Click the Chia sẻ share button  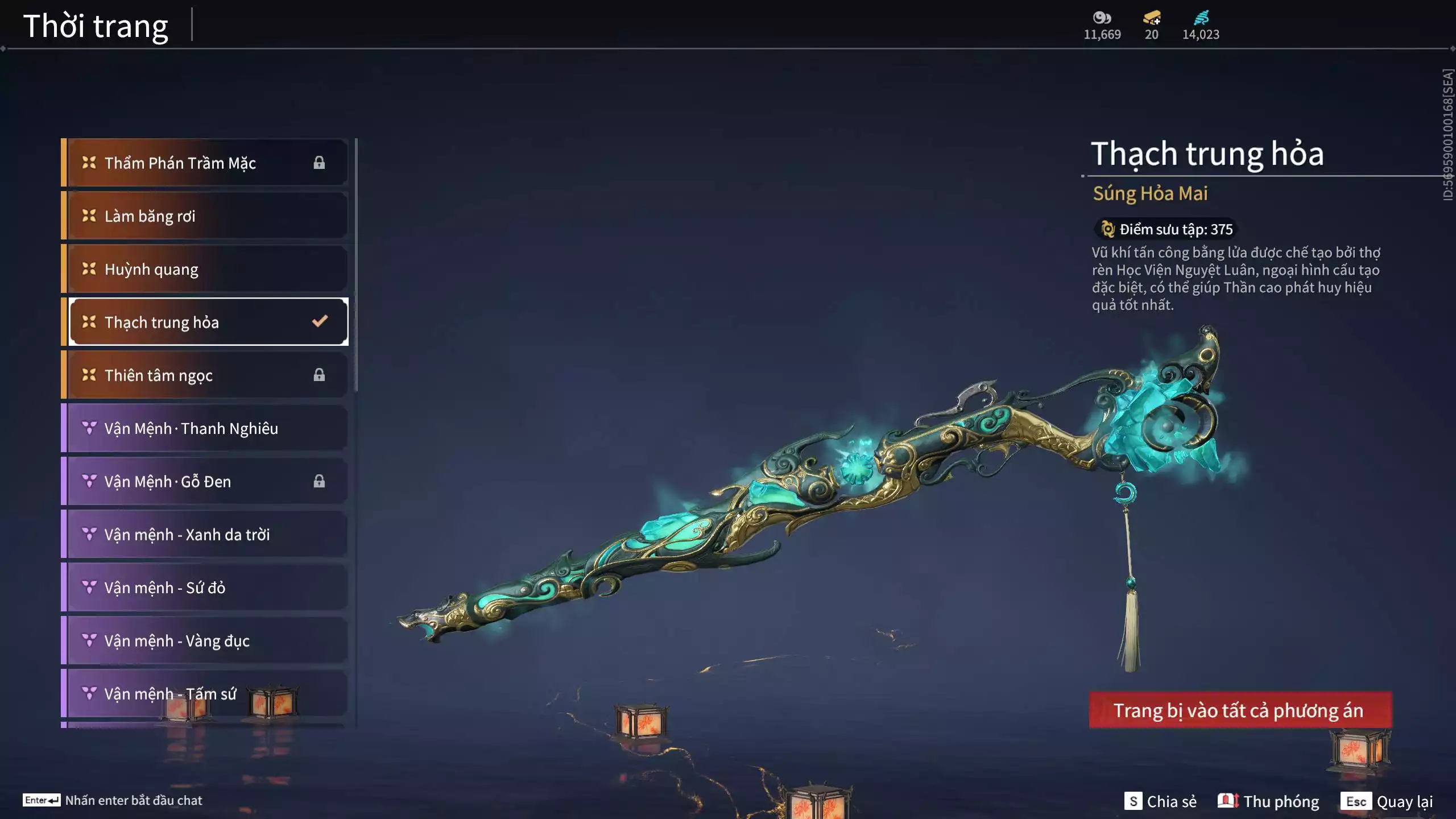[x=1160, y=801]
